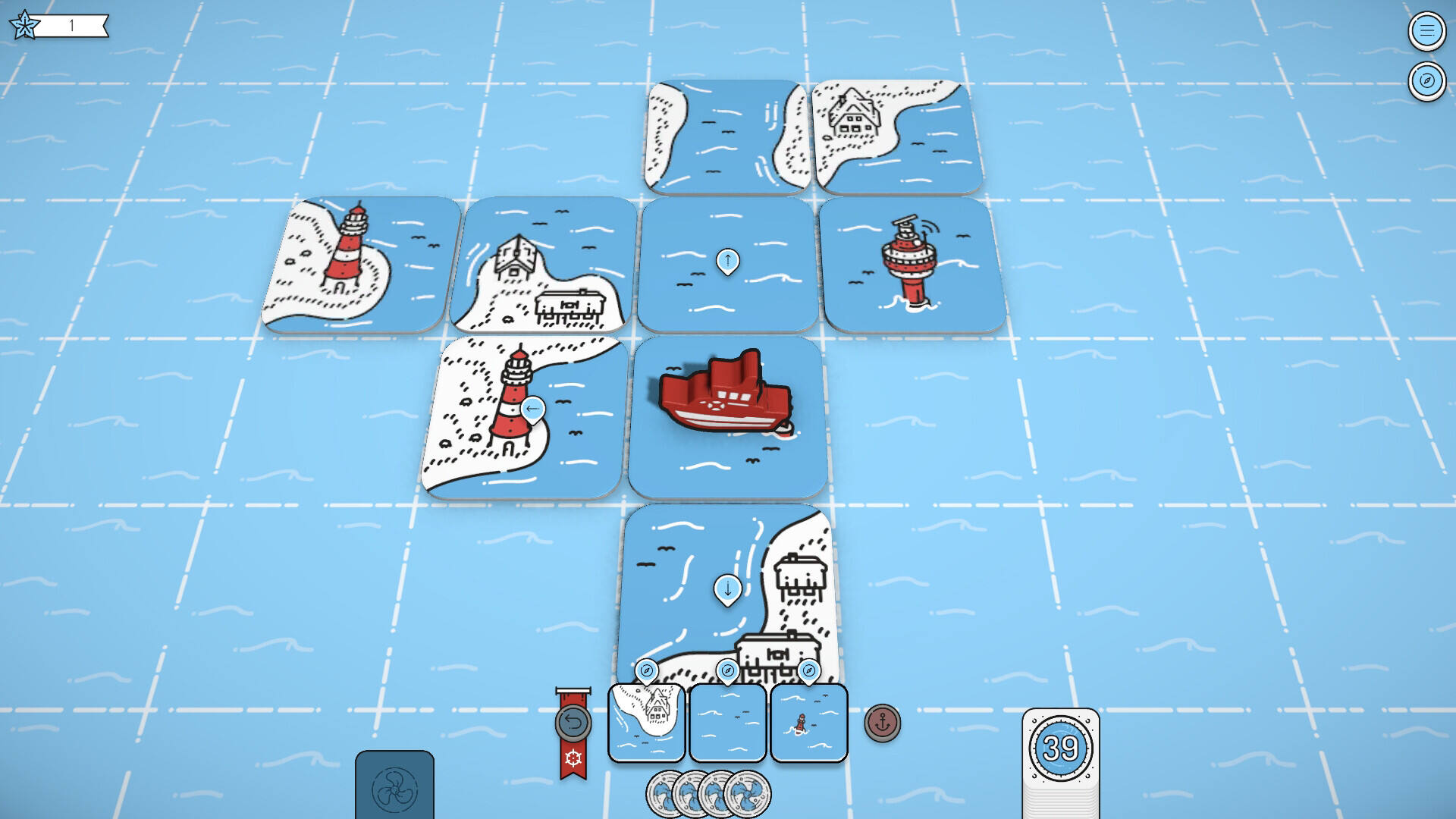This screenshot has height=819, width=1456.
Task: Move the ship with the left arrow marker
Action: pos(532,409)
